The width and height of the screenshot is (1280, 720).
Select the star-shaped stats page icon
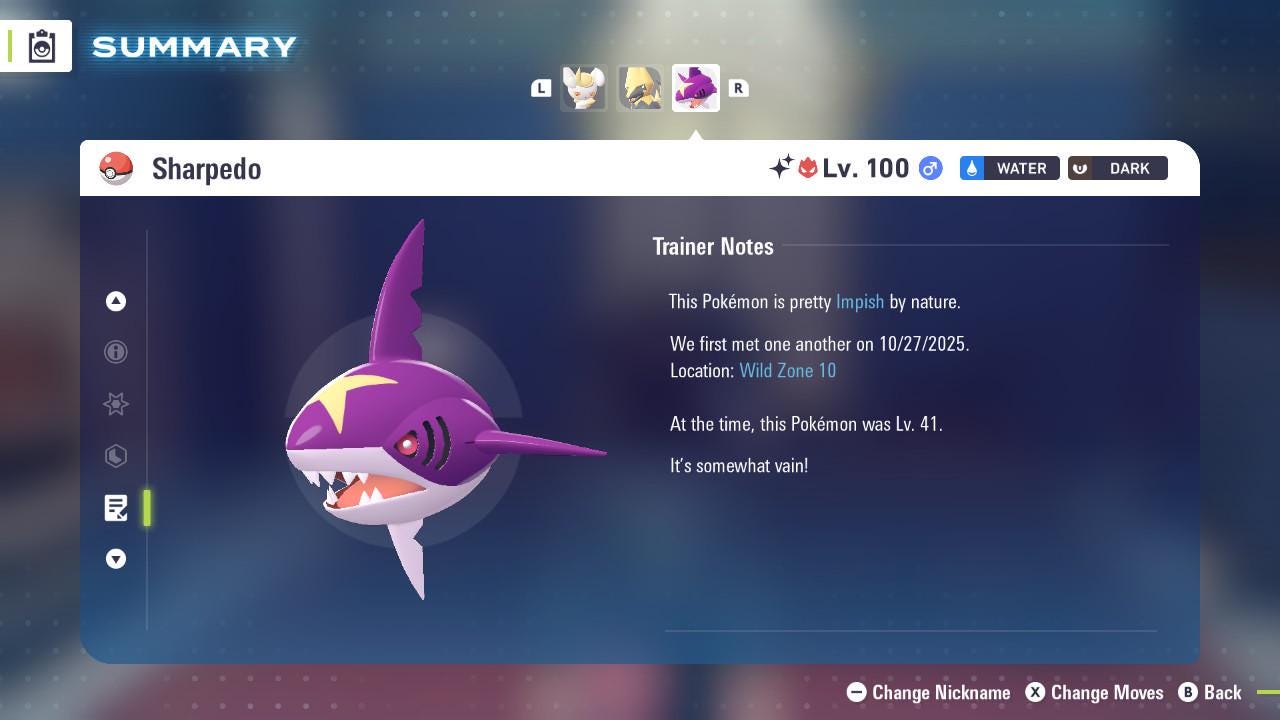coord(116,404)
